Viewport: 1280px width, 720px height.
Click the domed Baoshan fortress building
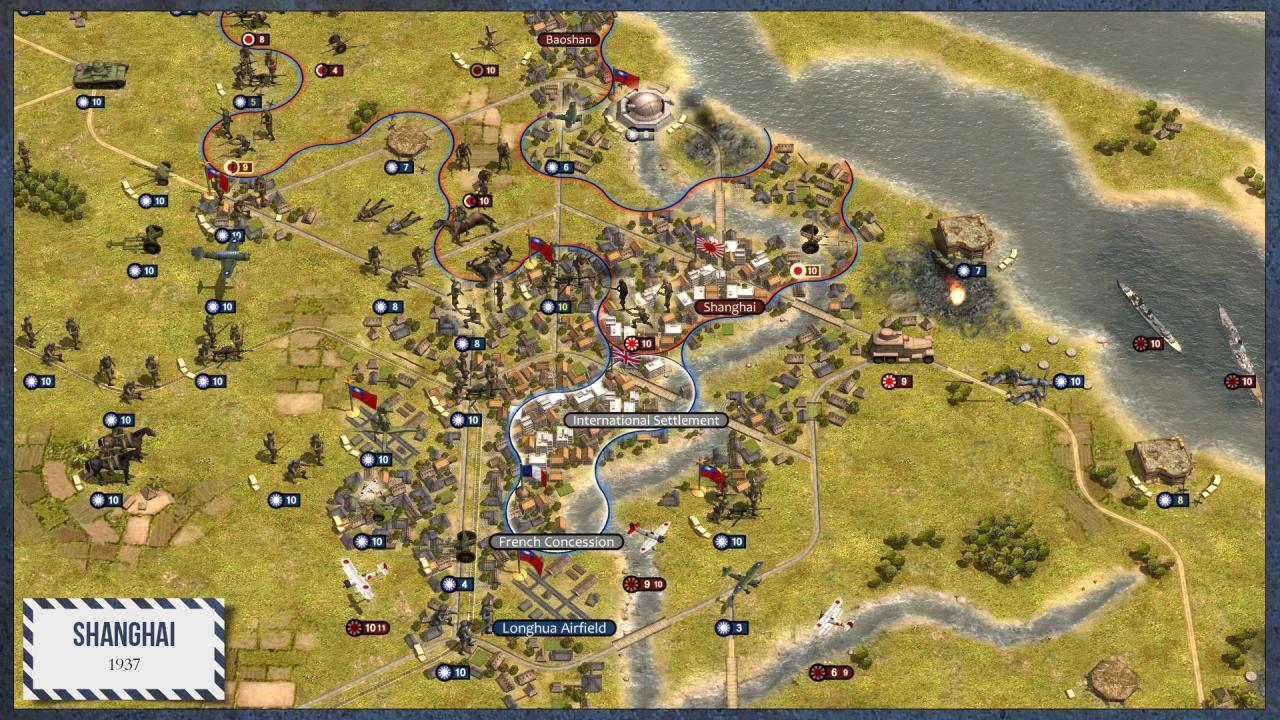(x=645, y=105)
